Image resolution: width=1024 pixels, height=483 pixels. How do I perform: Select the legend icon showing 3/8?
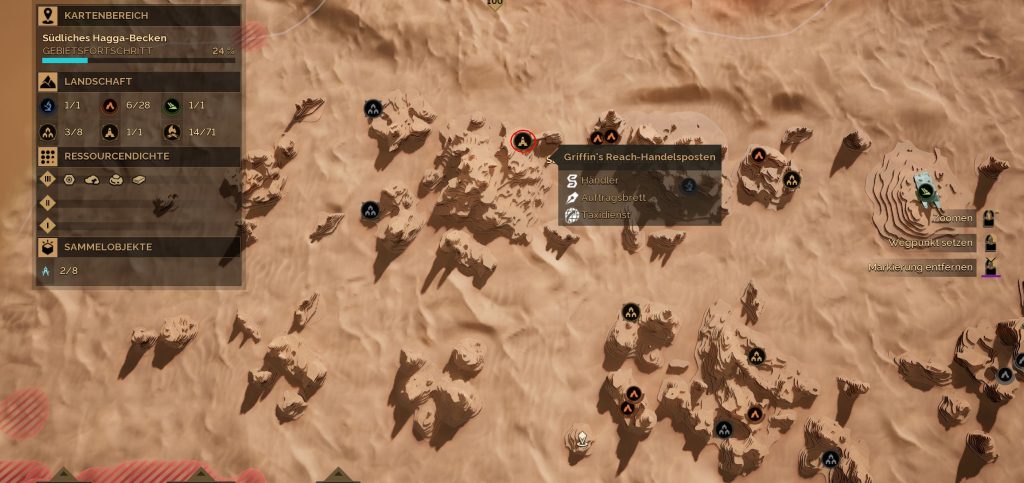[x=48, y=131]
